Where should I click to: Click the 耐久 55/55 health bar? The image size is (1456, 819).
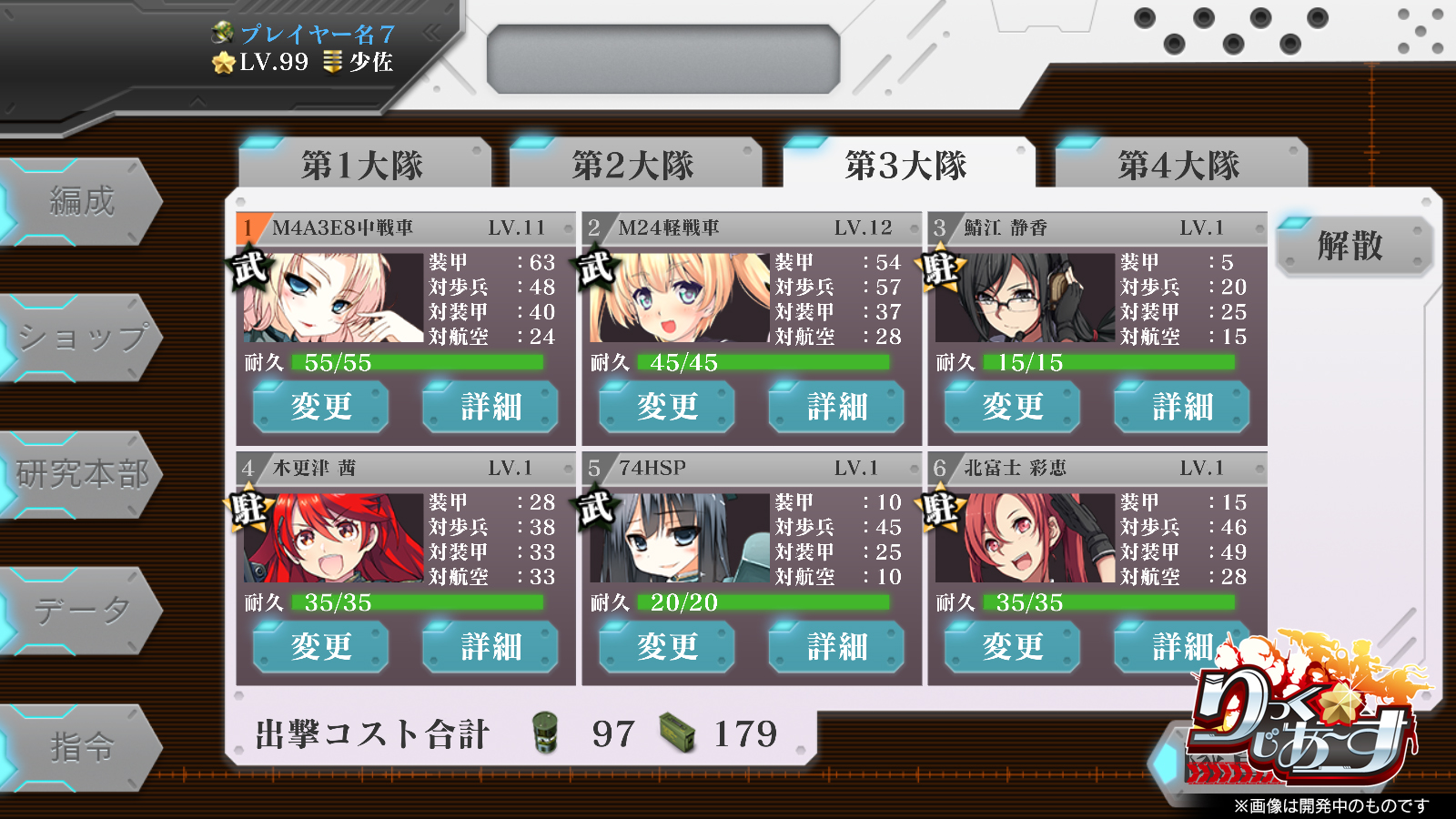click(x=419, y=362)
